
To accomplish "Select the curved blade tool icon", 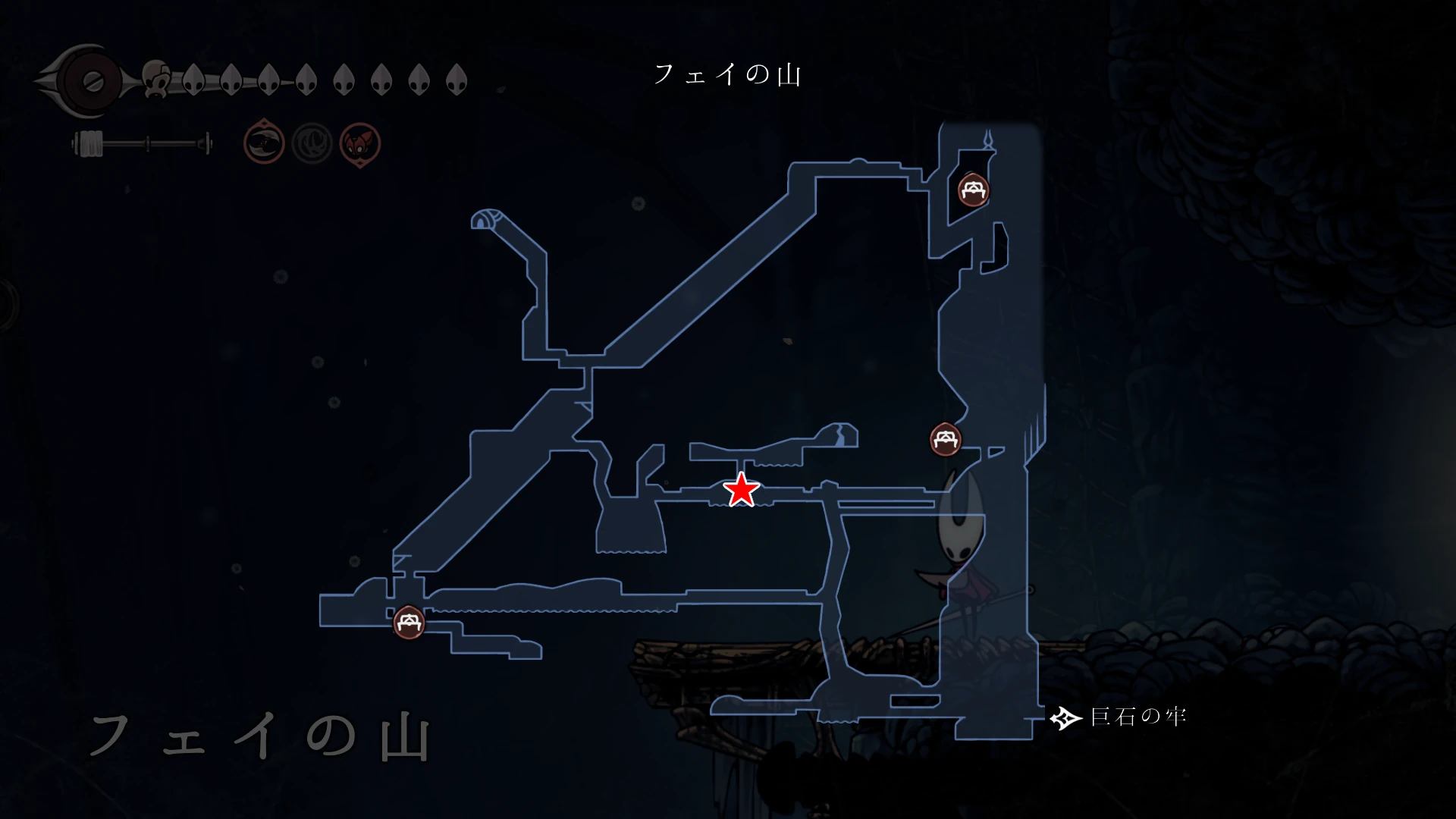I will [x=264, y=143].
